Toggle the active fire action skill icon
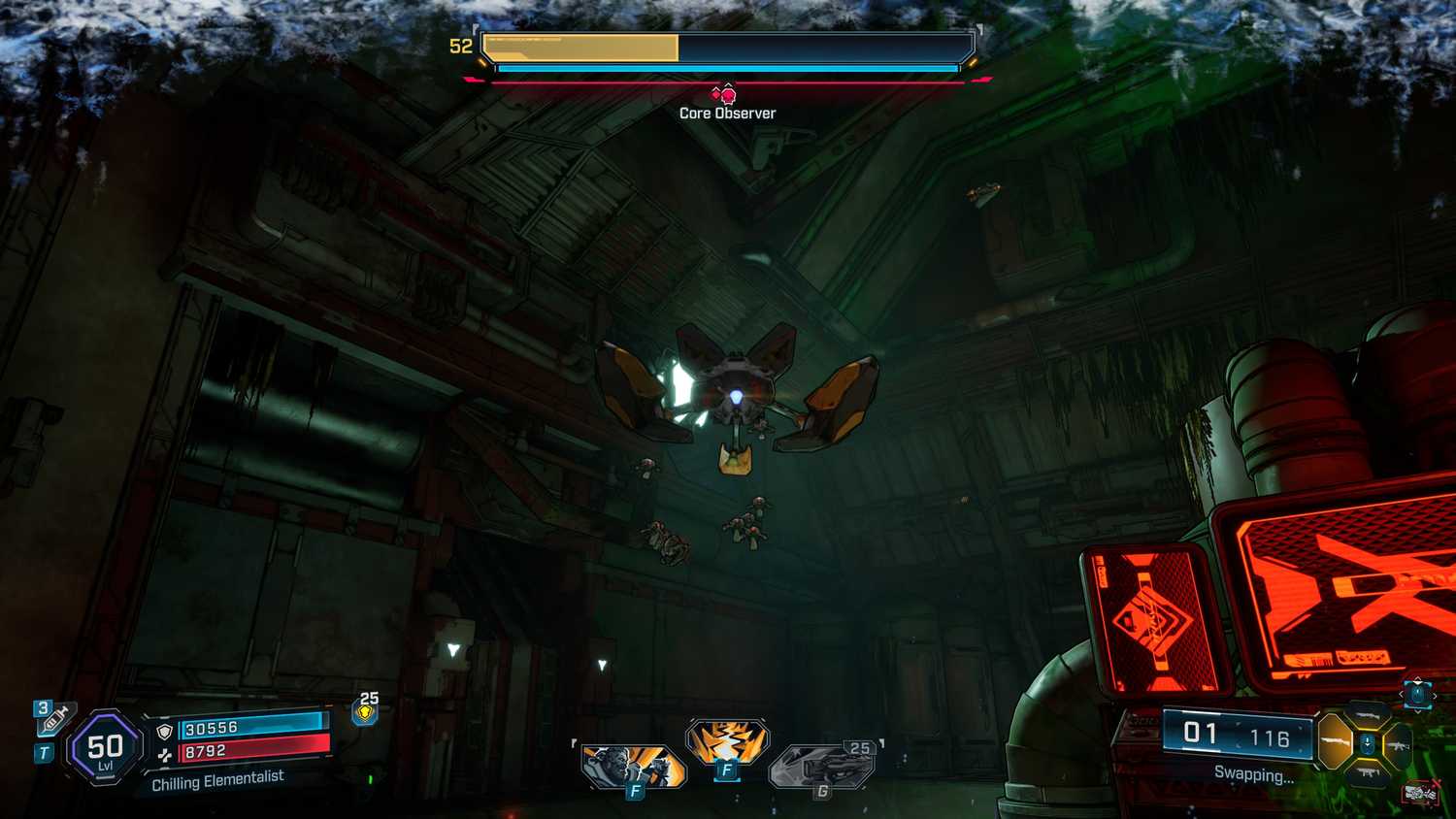Image resolution: width=1456 pixels, height=819 pixels. [x=728, y=742]
